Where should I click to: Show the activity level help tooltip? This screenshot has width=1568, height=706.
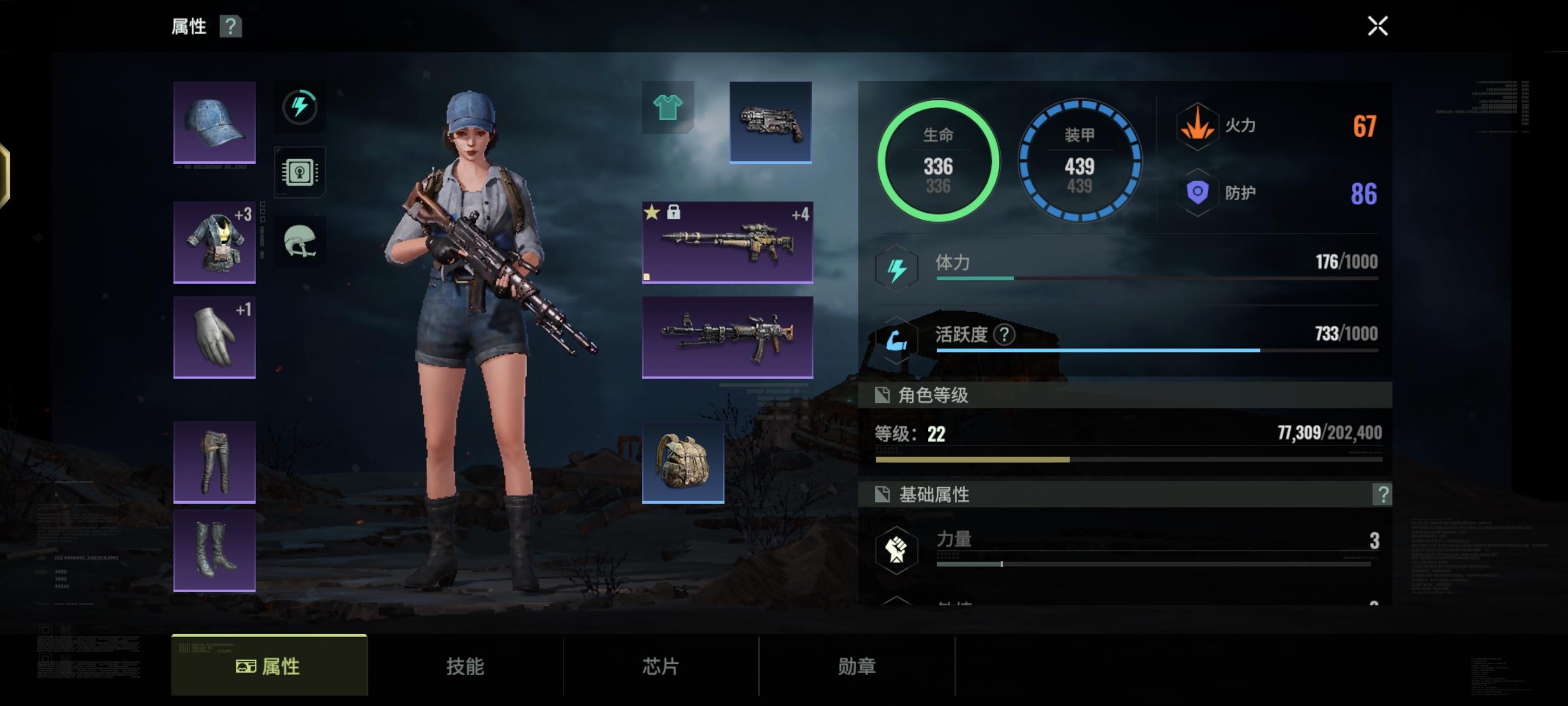pos(1004,334)
